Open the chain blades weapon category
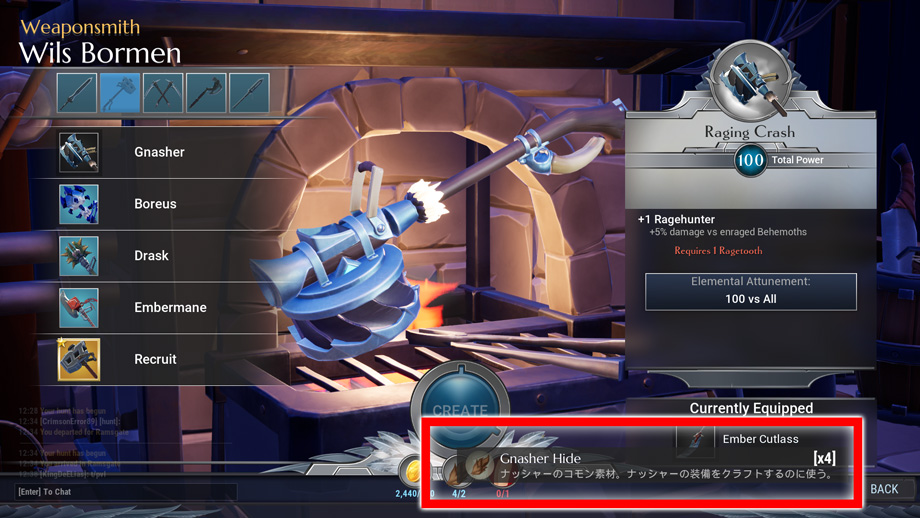Screen dimensions: 920x518 tap(163, 93)
